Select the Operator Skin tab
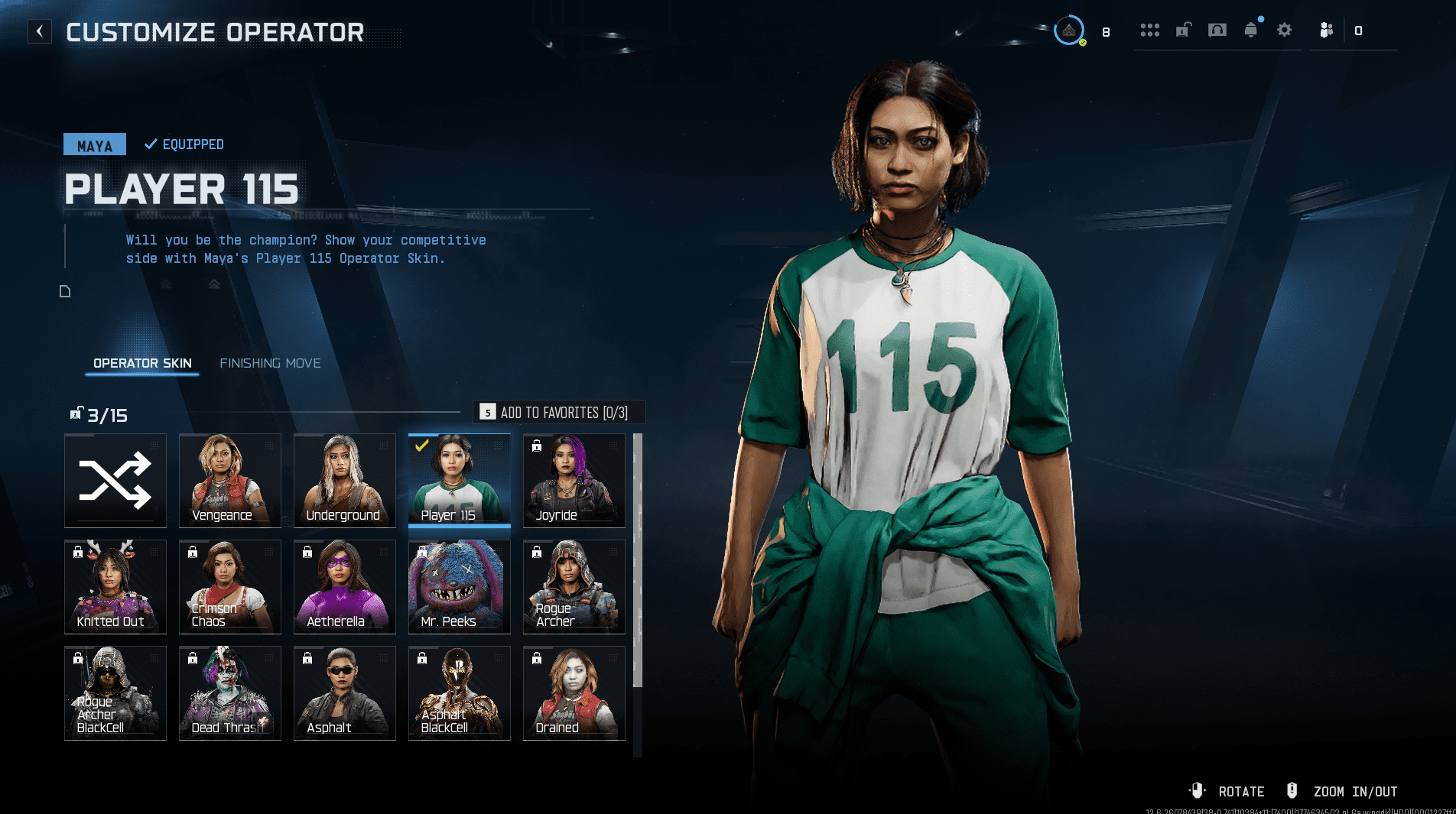Image resolution: width=1456 pixels, height=814 pixels. coord(142,363)
